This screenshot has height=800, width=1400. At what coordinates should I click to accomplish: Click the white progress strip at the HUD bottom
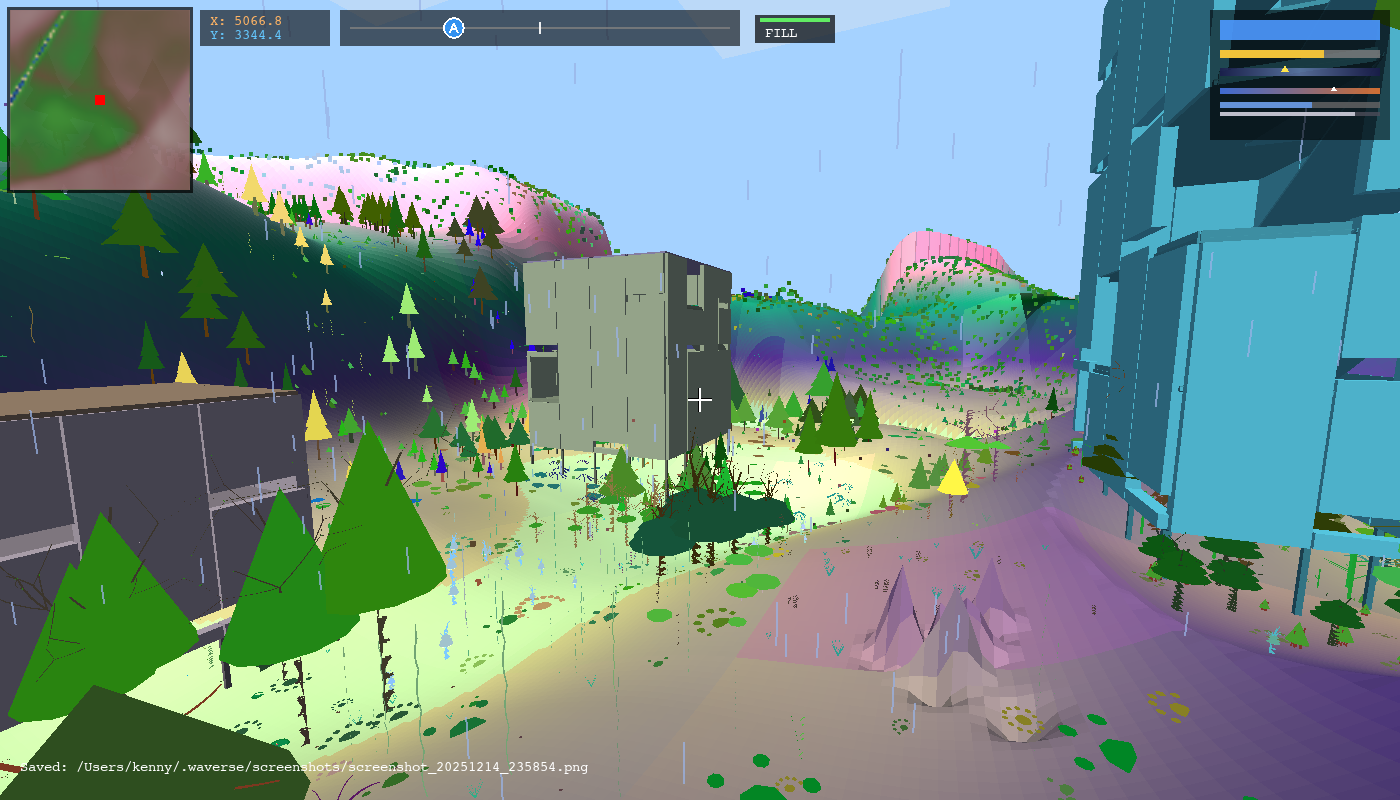coord(1285,114)
